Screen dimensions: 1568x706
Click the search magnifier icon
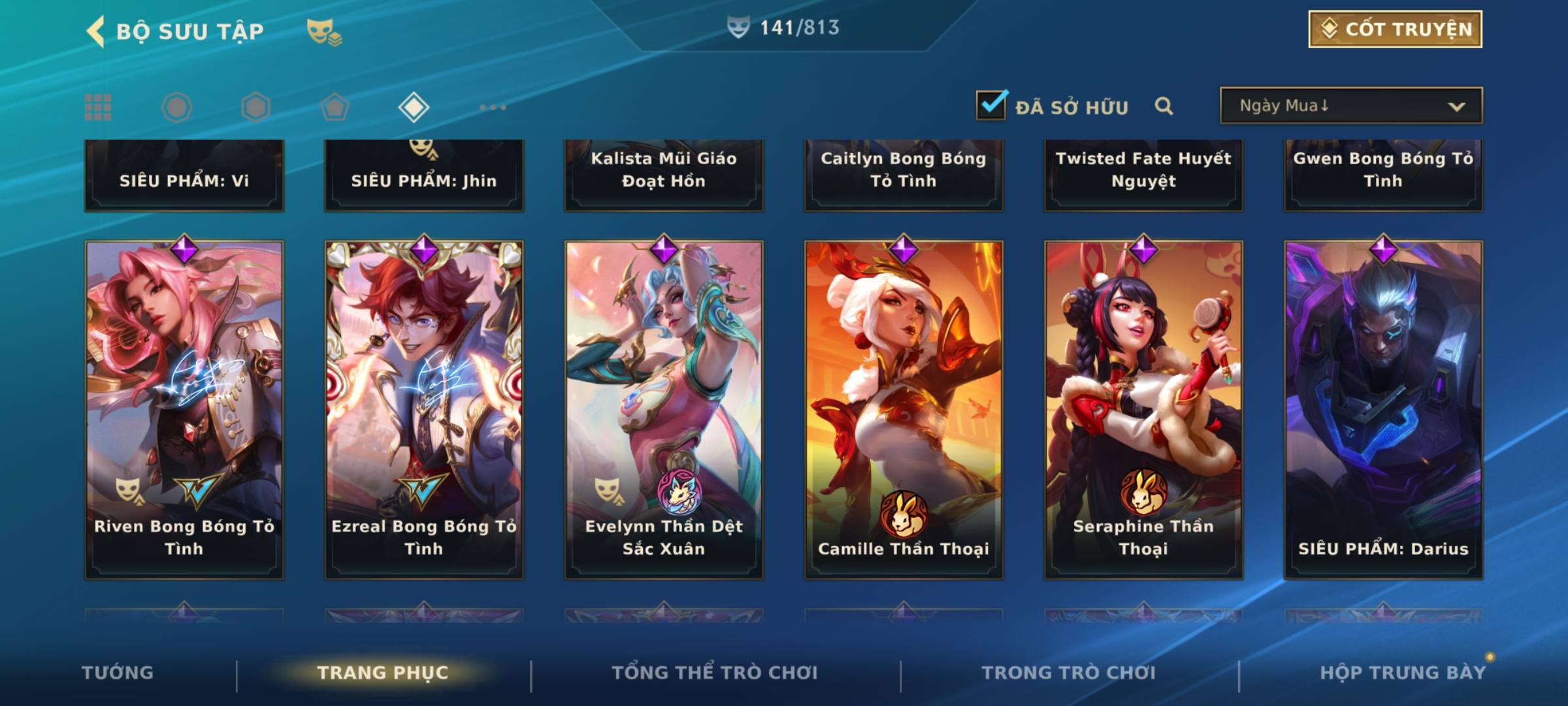pos(1164,106)
